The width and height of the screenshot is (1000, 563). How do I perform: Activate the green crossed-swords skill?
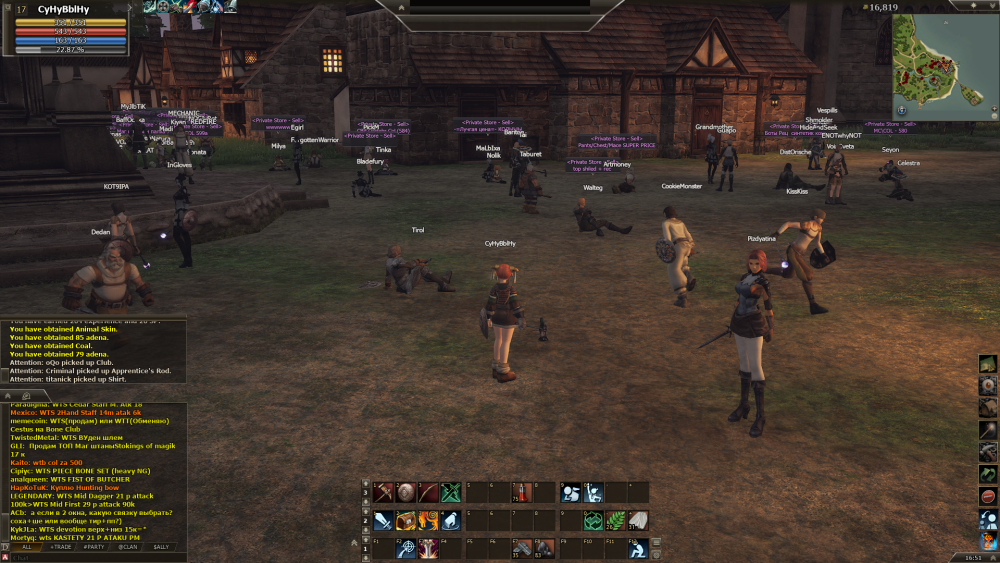pos(451,492)
